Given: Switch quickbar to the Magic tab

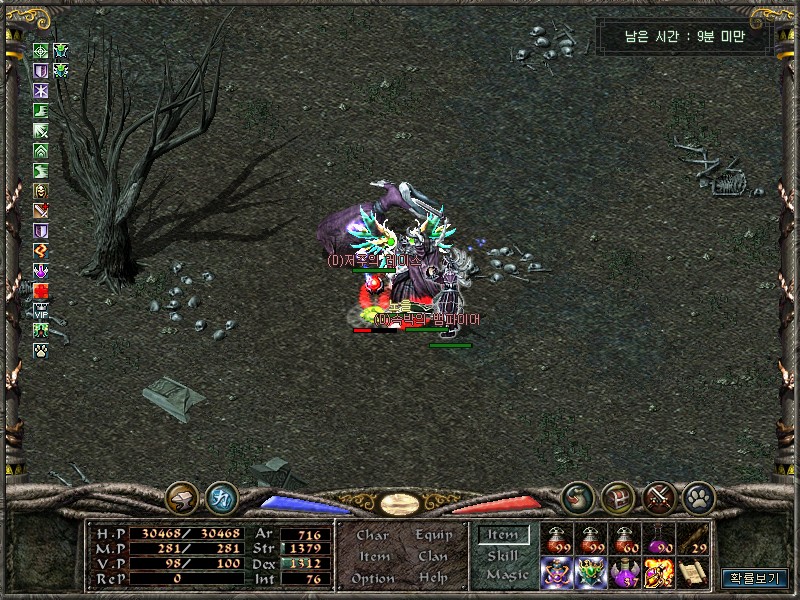Looking at the screenshot, I should 506,575.
